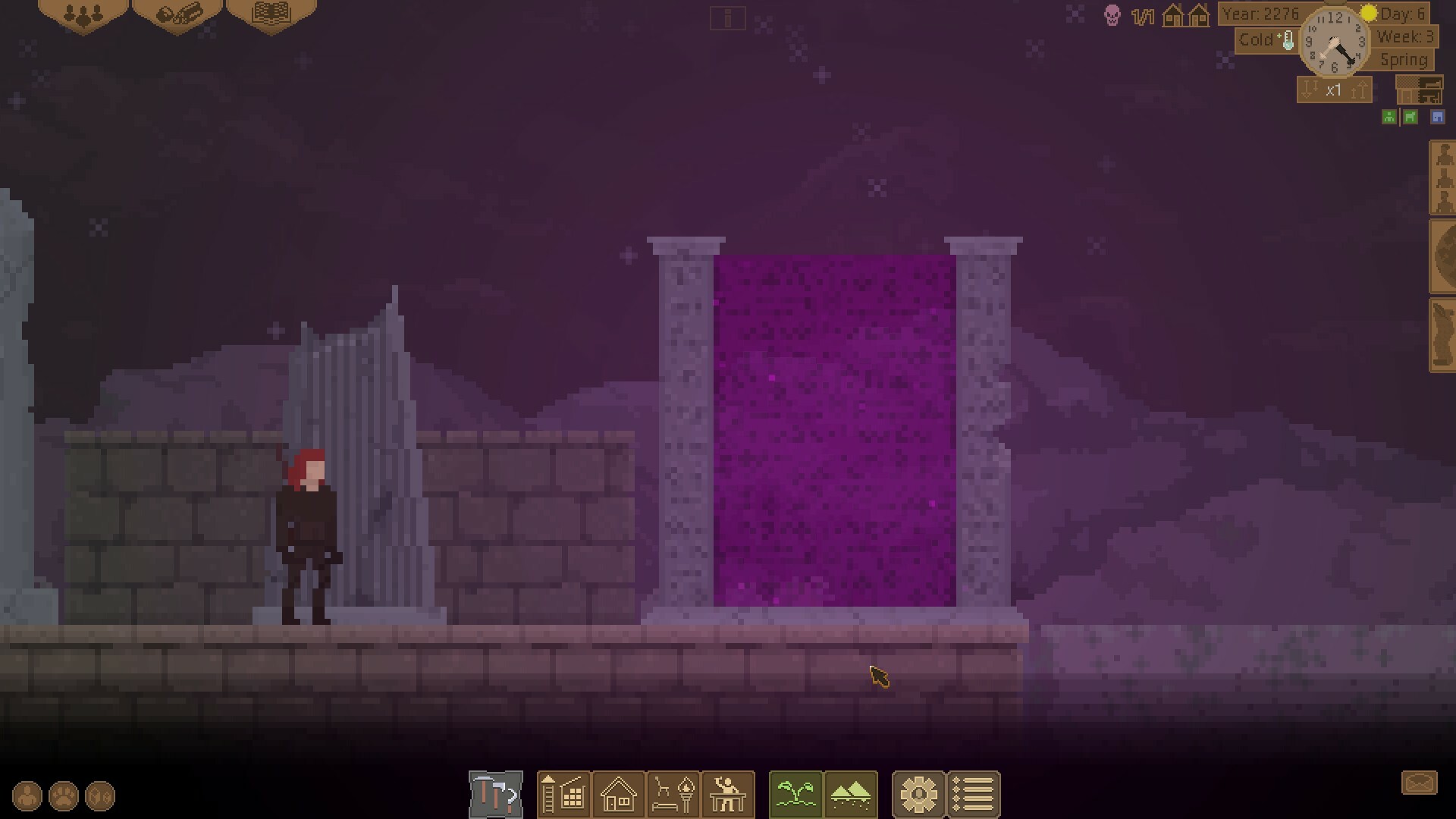Open the villagers panel at top left

pyautogui.click(x=83, y=14)
